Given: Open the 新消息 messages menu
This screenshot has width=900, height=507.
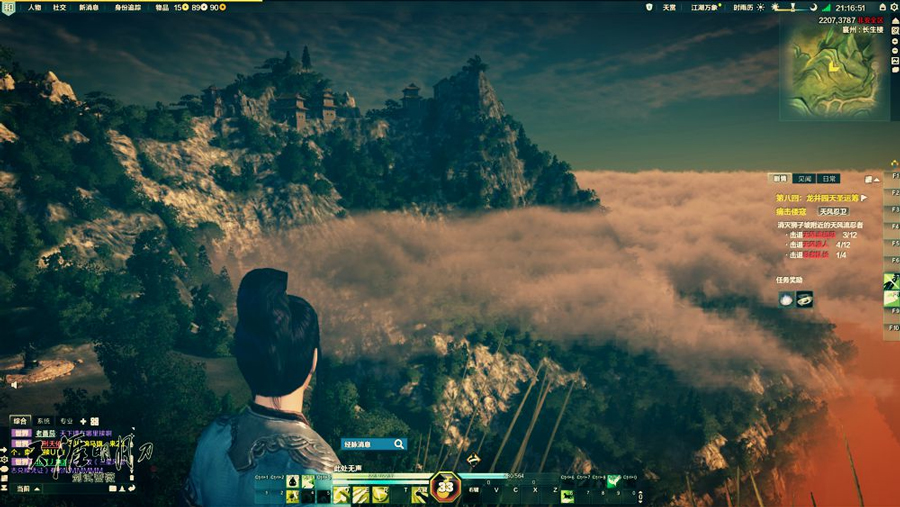Looking at the screenshot, I should [88, 7].
